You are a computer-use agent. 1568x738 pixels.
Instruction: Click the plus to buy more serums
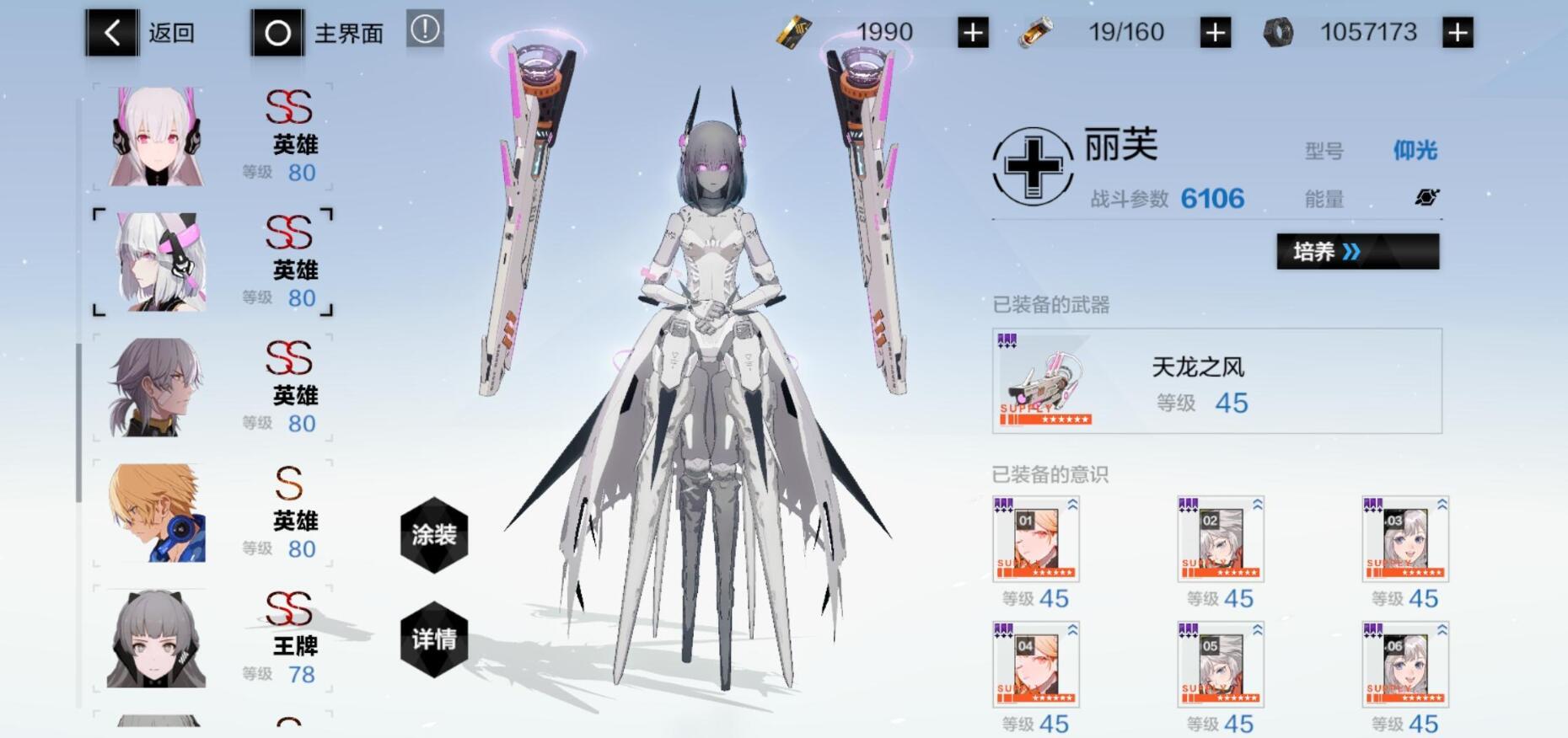point(1214,32)
